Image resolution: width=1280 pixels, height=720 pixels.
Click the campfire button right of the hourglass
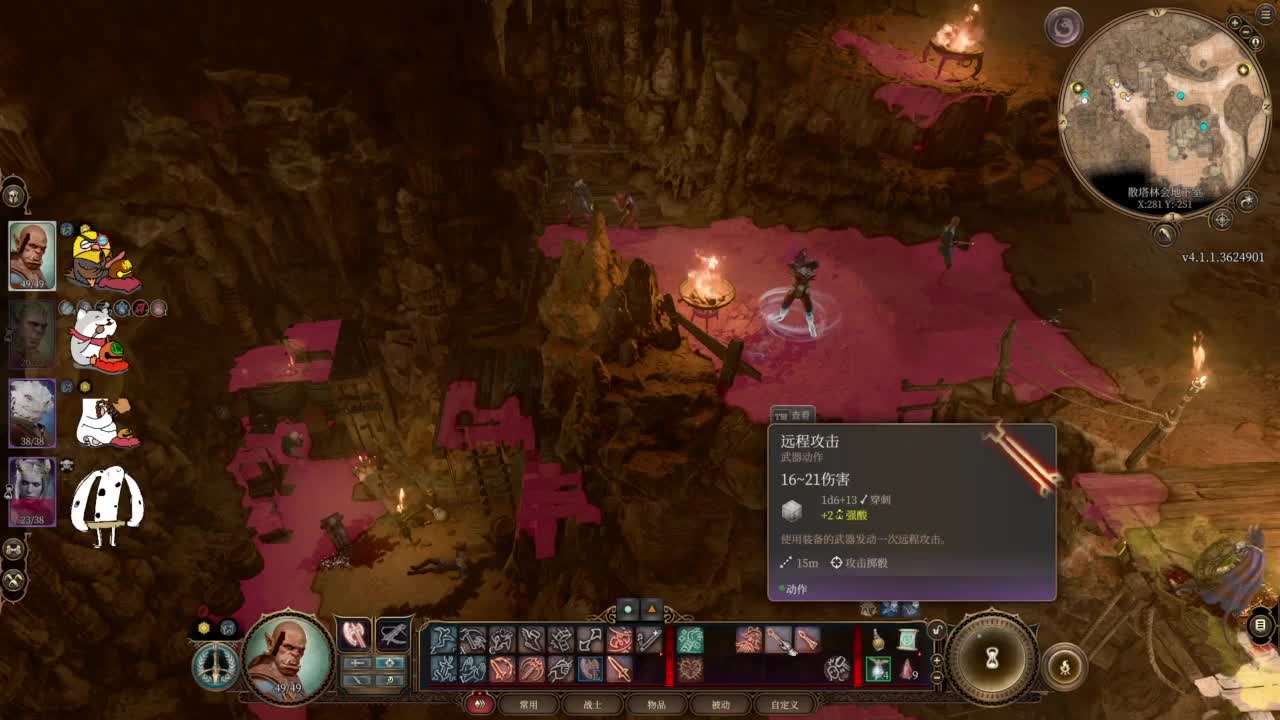(1064, 665)
